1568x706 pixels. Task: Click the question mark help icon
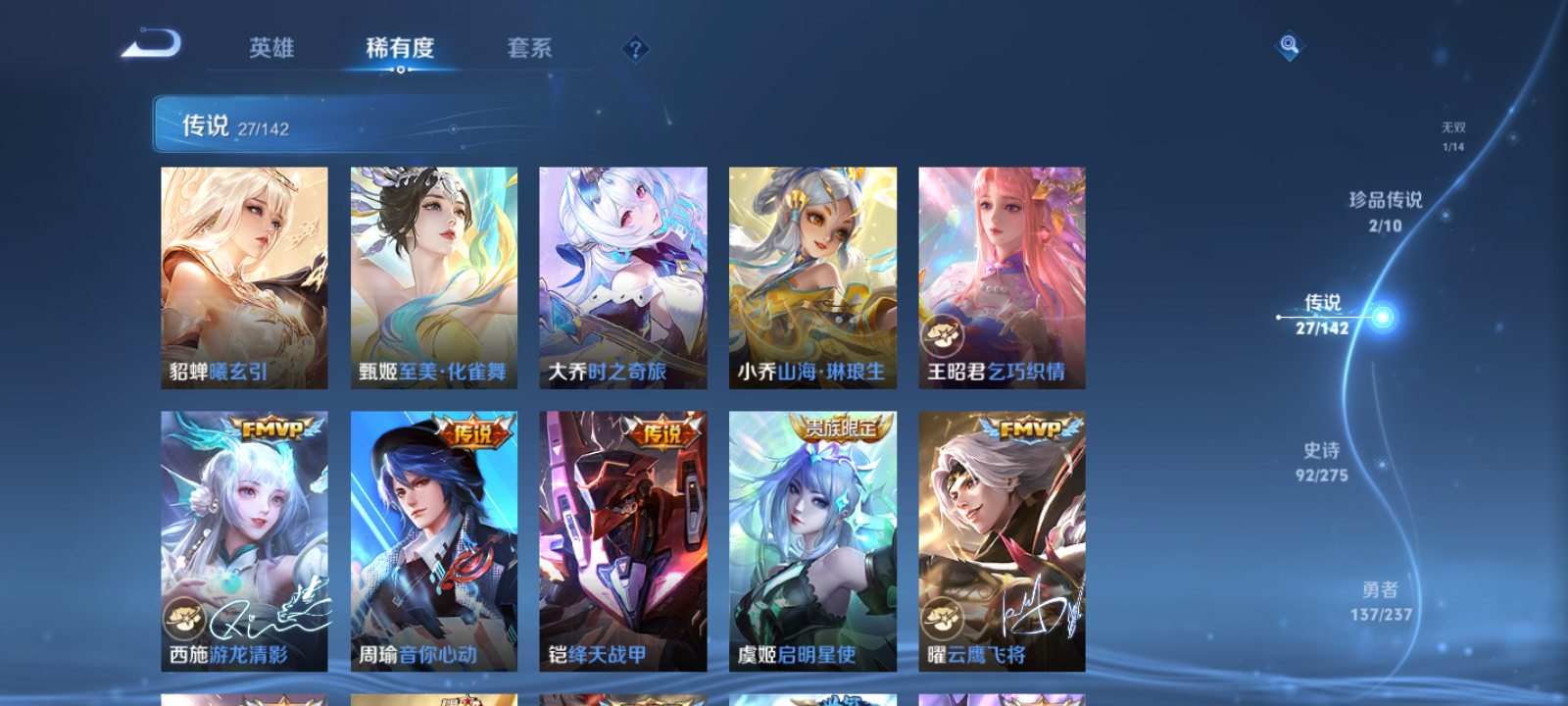[636, 46]
